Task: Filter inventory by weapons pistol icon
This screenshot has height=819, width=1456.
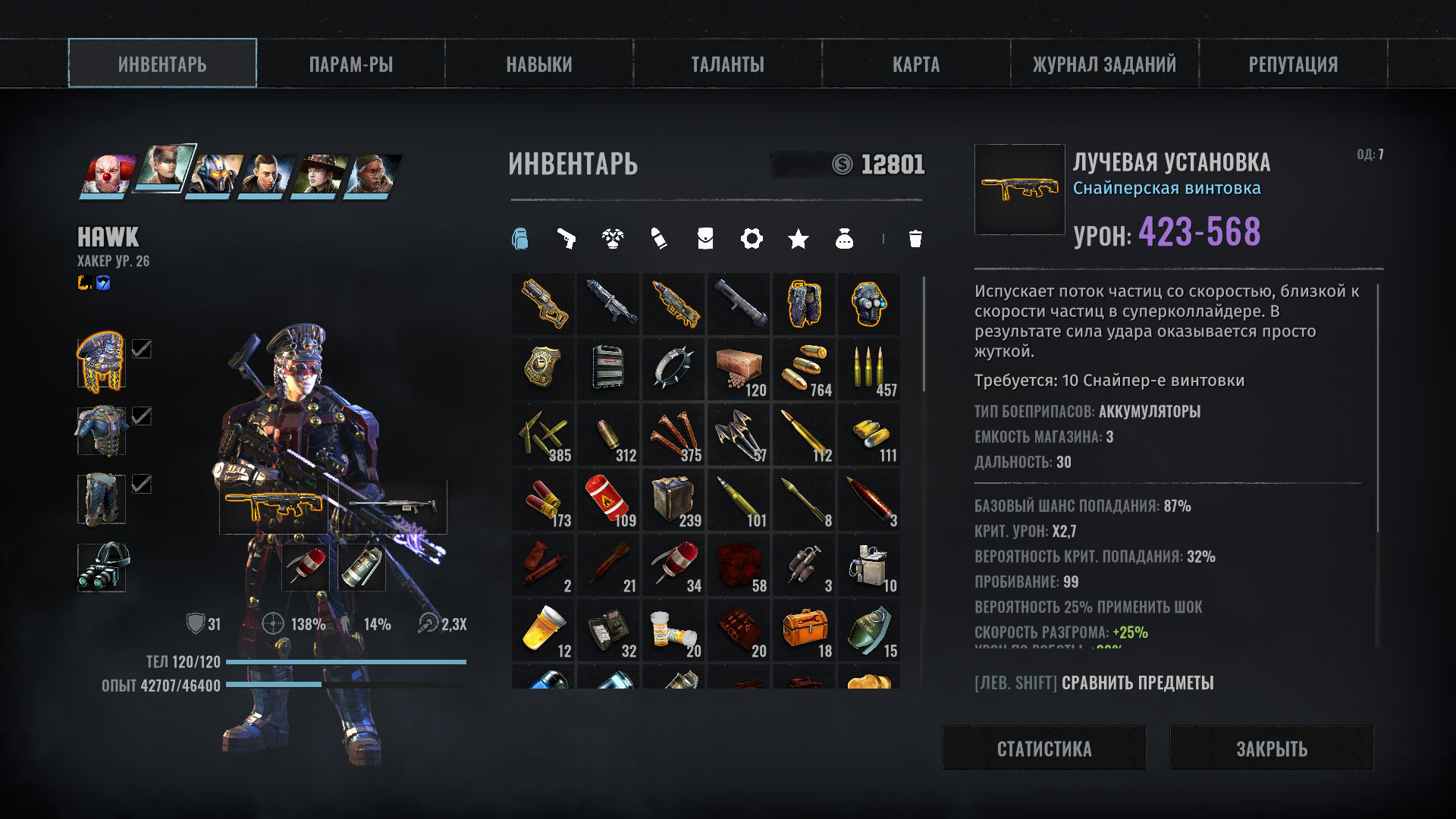Action: tap(566, 239)
